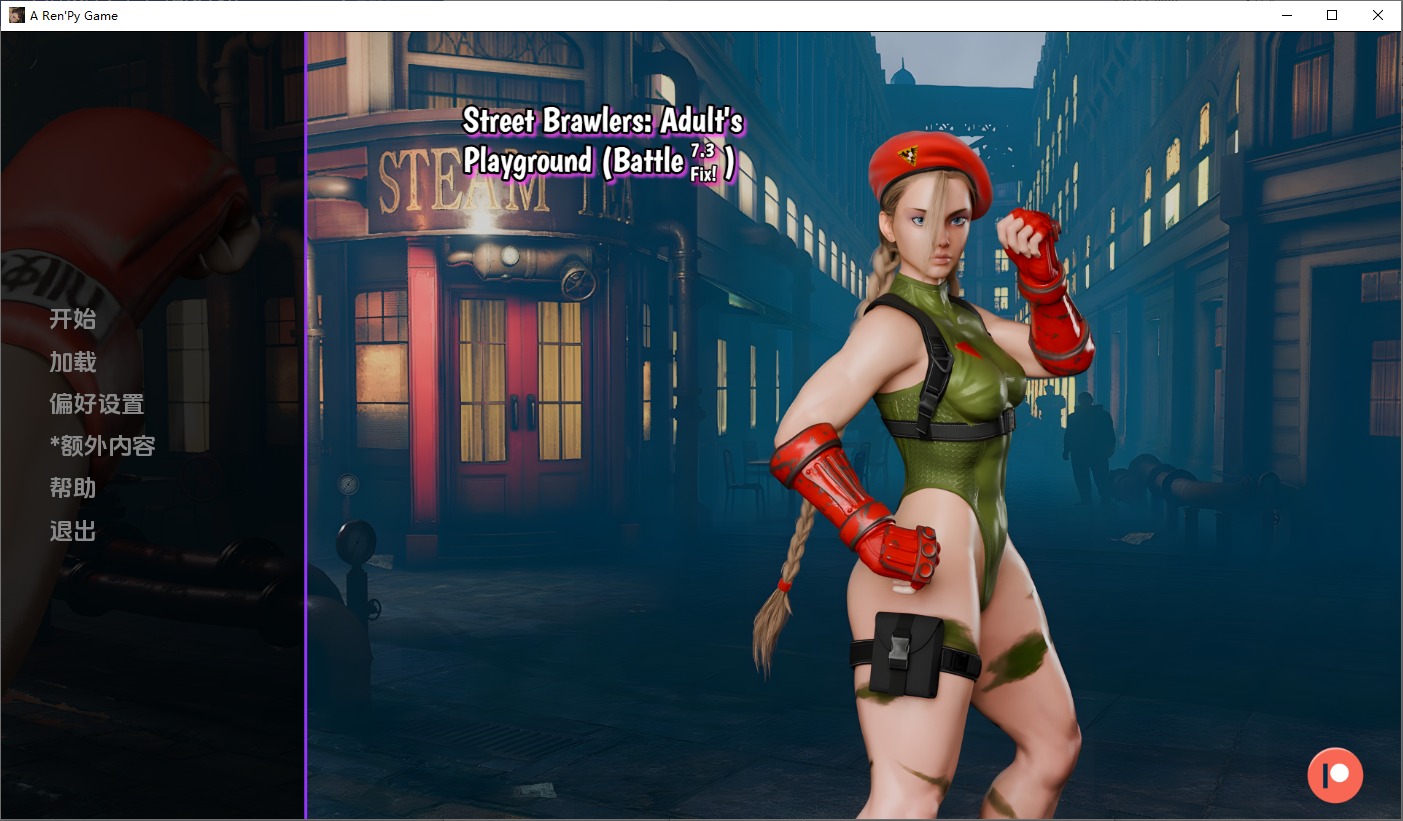
Task: Show the 帮助 help screen
Action: pyautogui.click(x=73, y=488)
